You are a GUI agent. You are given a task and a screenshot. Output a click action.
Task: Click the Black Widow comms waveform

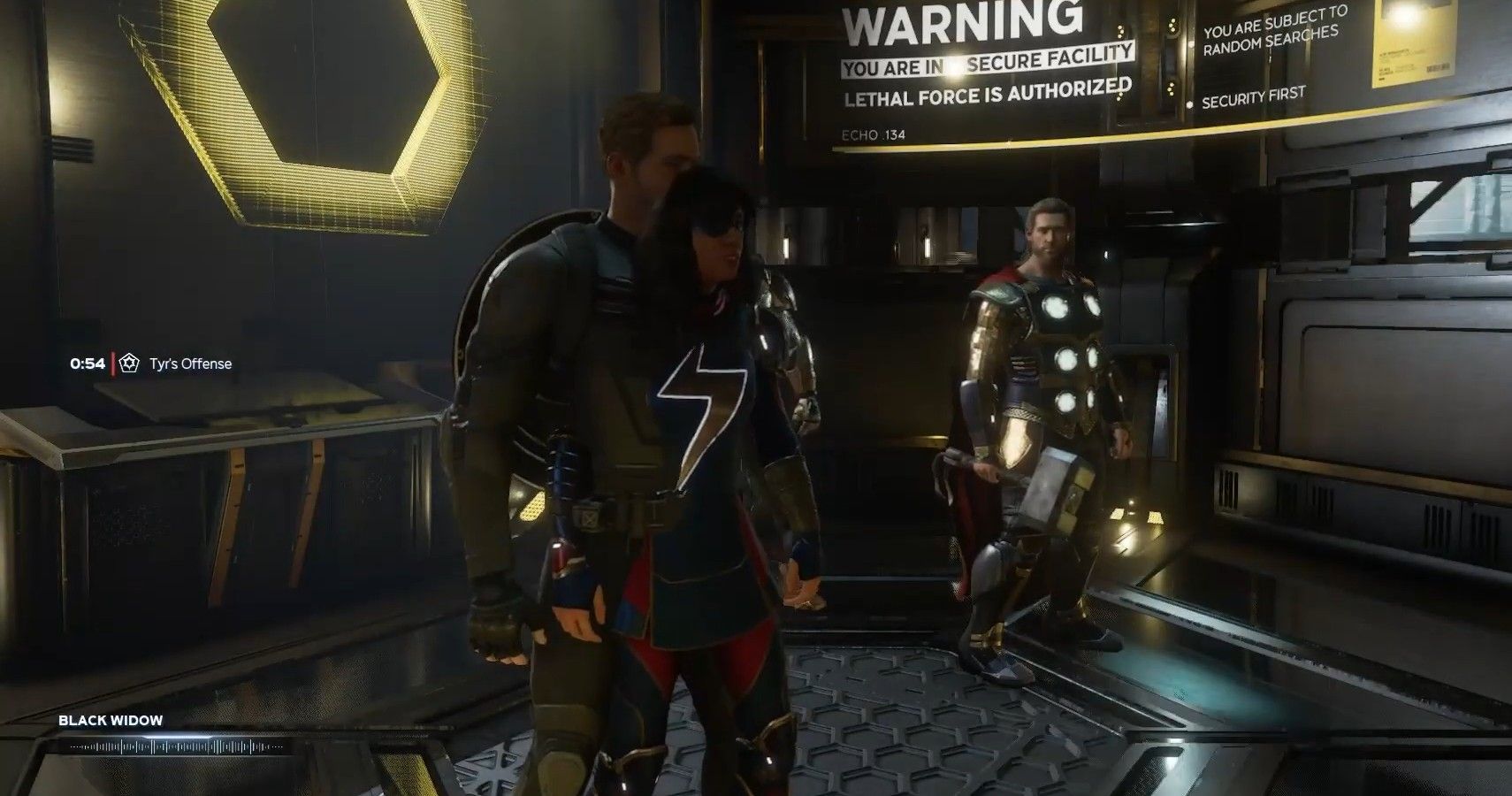pyautogui.click(x=178, y=747)
